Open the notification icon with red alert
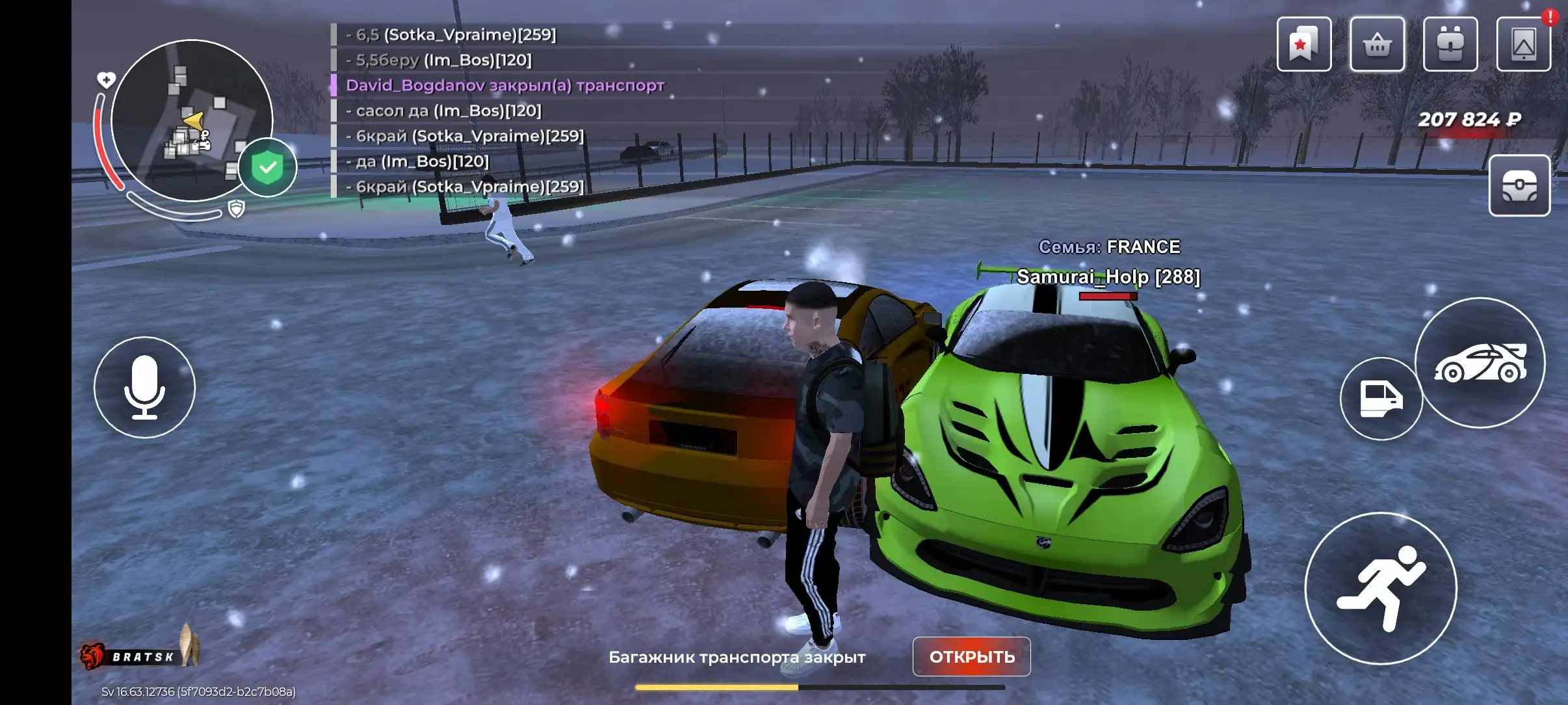Image resolution: width=1568 pixels, height=705 pixels. point(1523,44)
